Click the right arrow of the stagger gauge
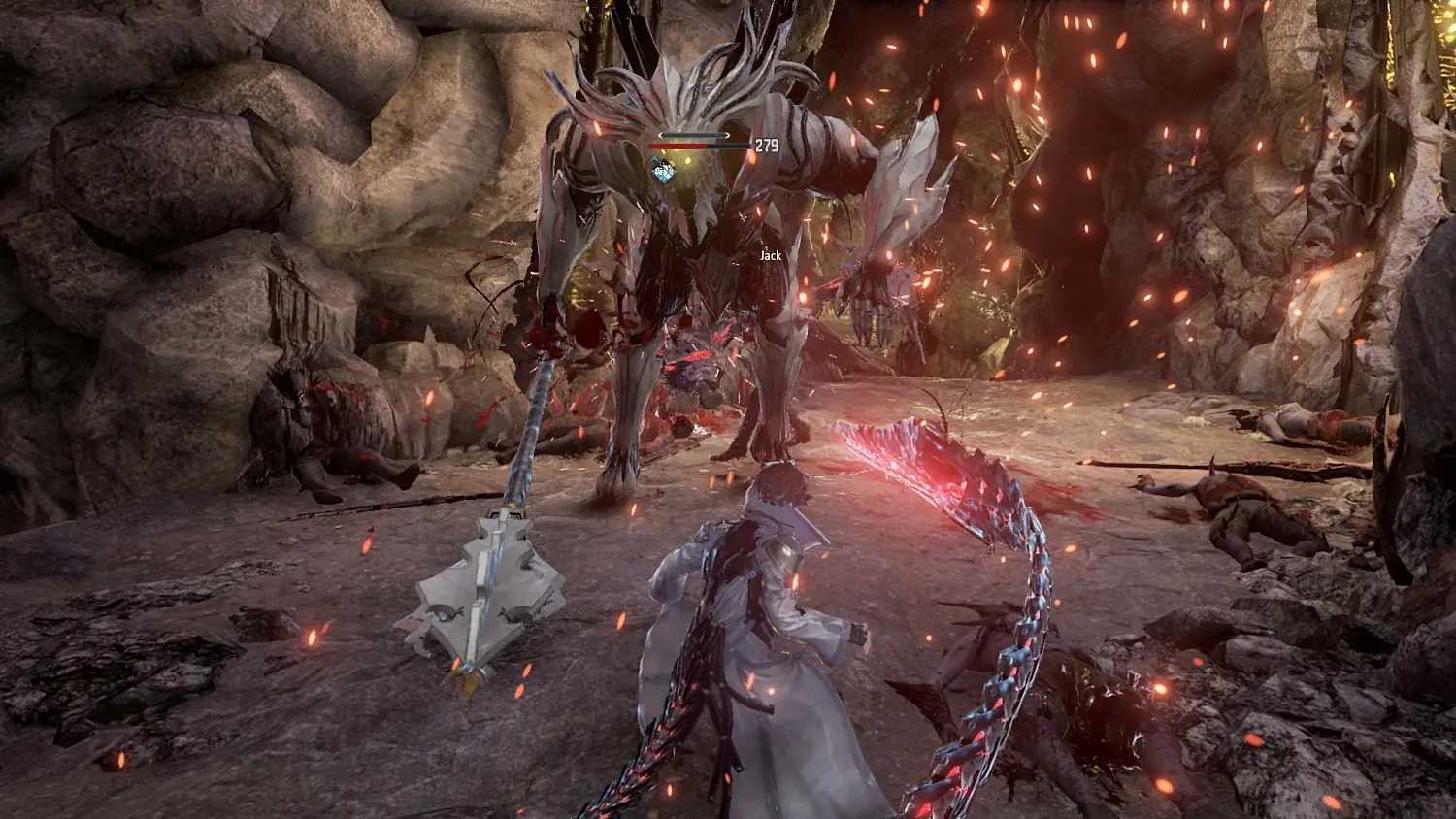 pos(727,135)
